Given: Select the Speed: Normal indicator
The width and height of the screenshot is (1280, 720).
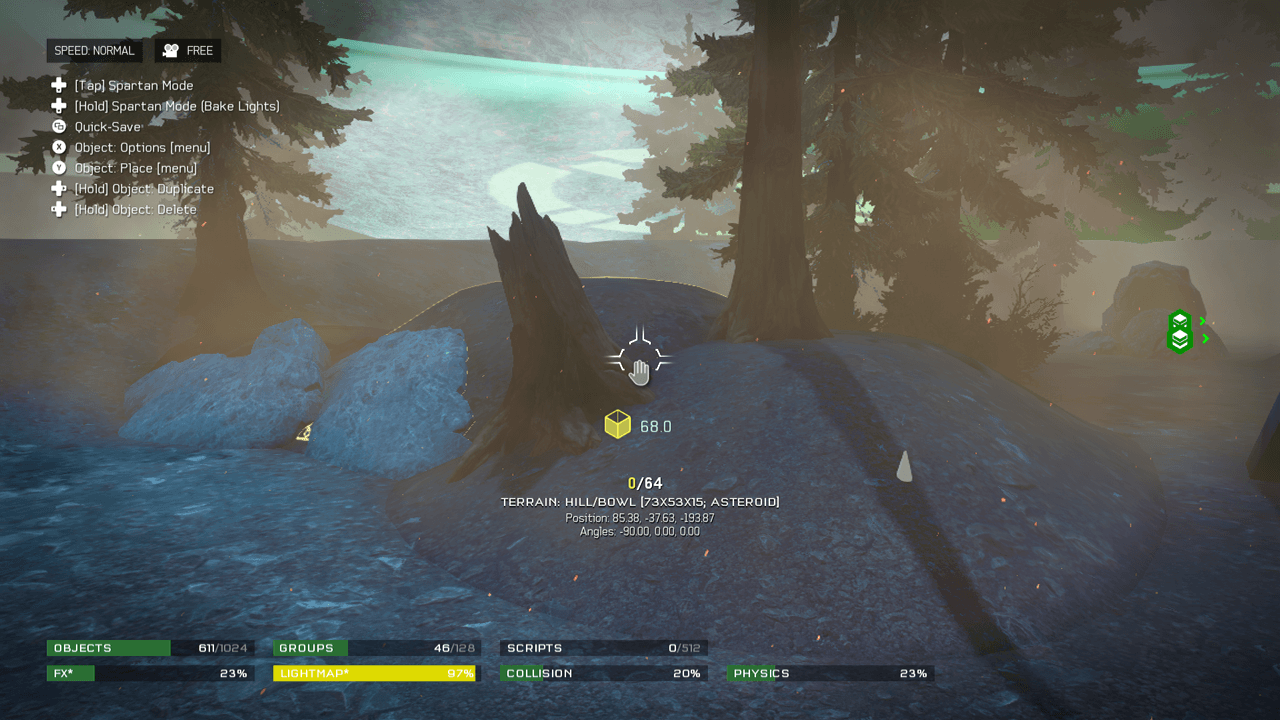Looking at the screenshot, I should (94, 51).
